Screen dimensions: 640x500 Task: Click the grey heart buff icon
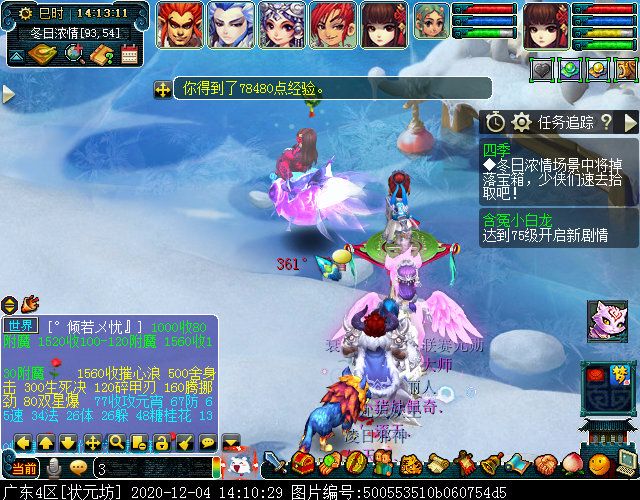(541, 70)
